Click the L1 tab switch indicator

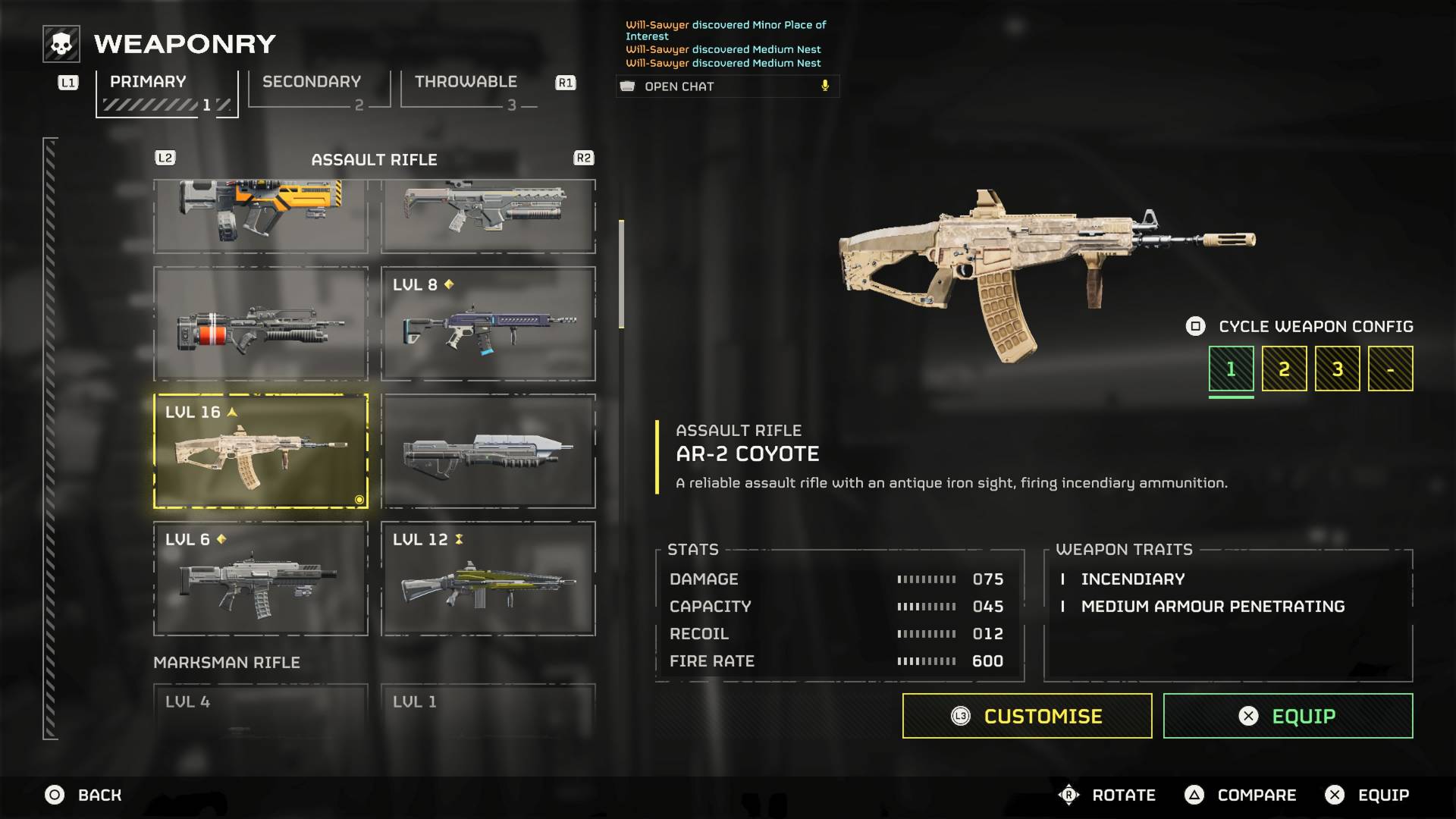click(x=67, y=83)
